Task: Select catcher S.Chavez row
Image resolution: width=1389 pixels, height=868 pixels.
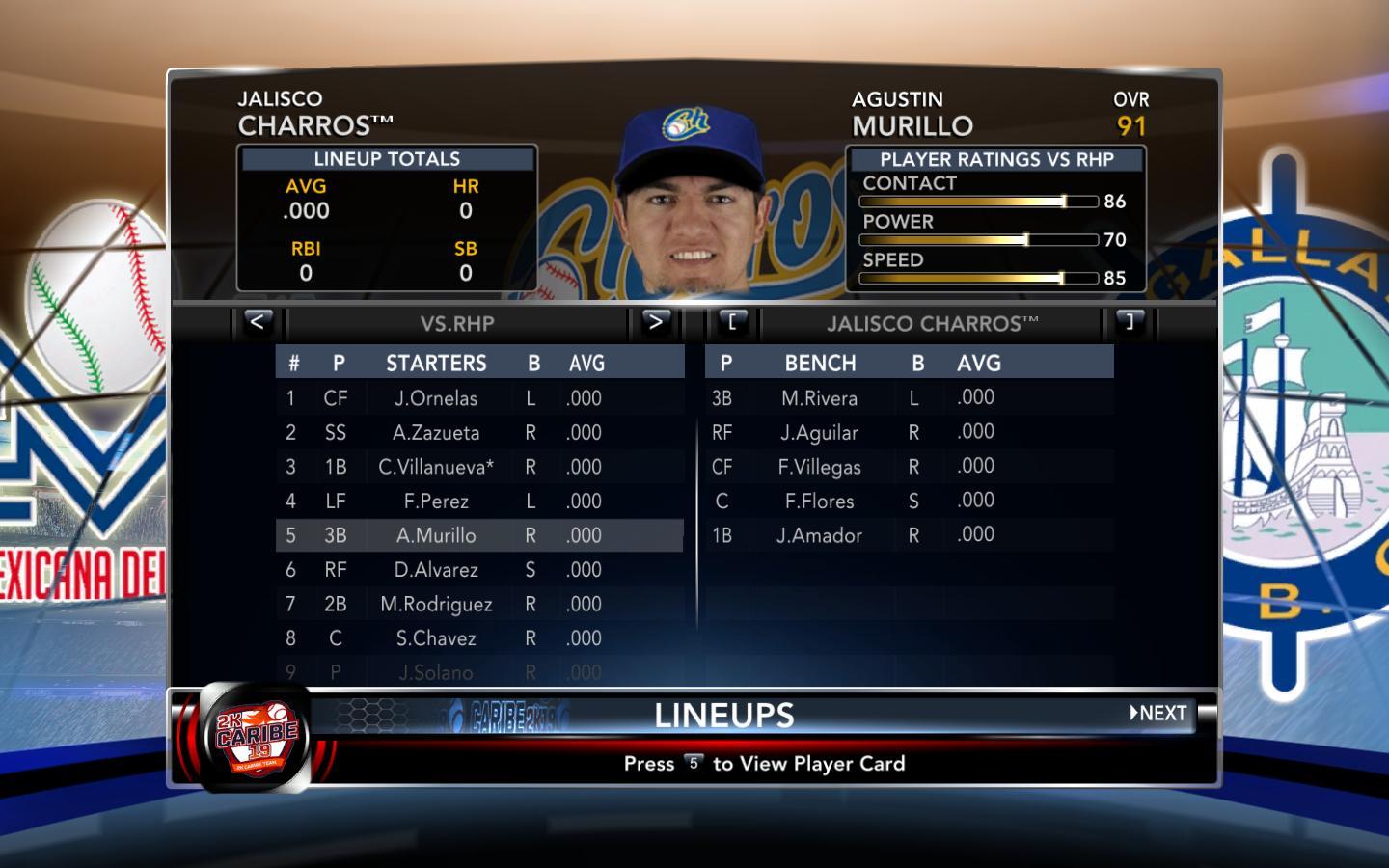Action: click(436, 638)
